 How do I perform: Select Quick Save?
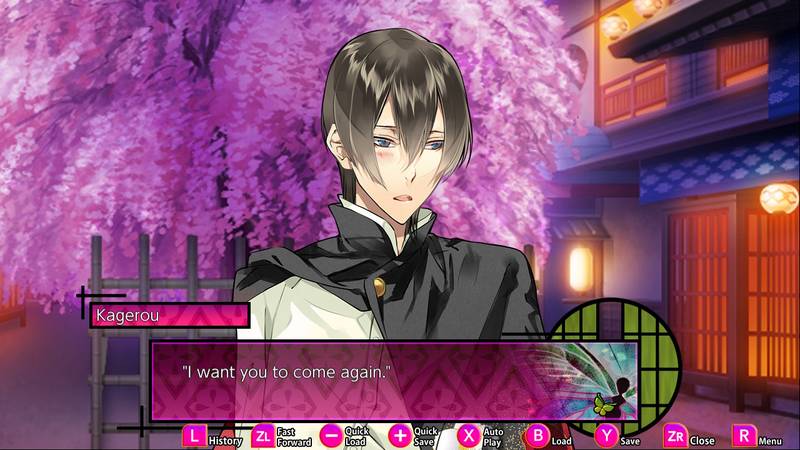click(400, 436)
